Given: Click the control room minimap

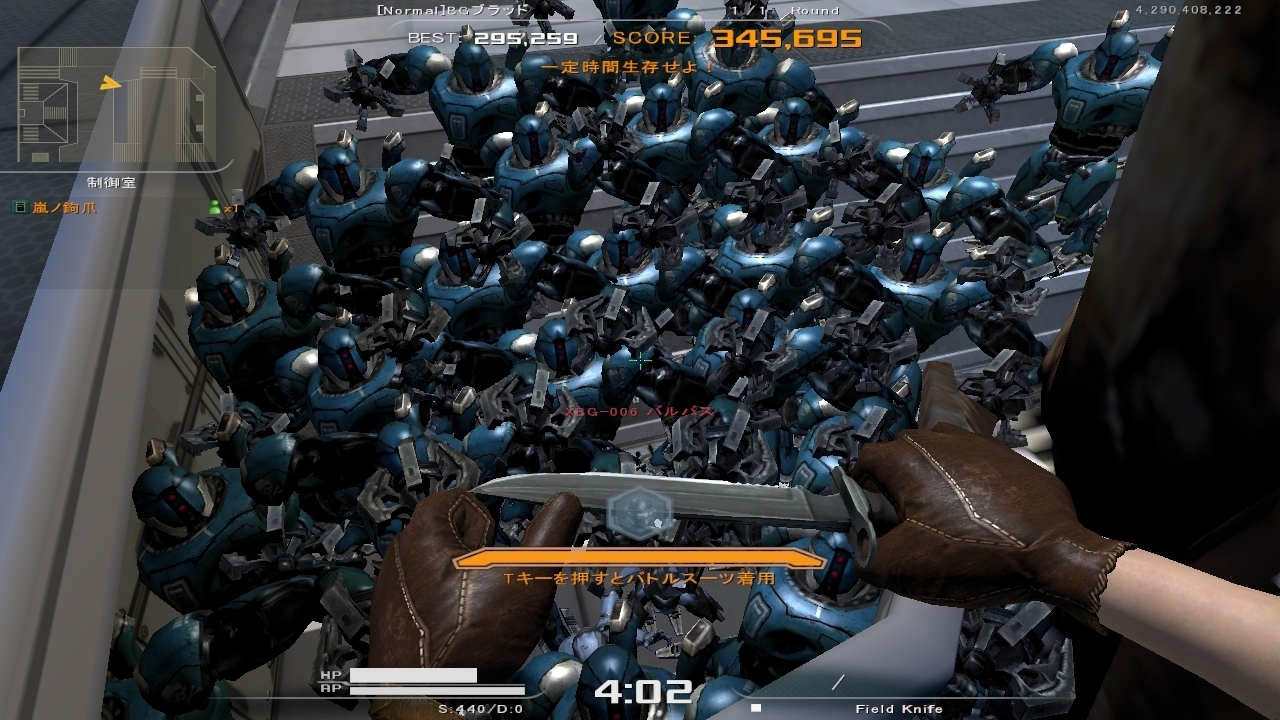Looking at the screenshot, I should point(116,106).
